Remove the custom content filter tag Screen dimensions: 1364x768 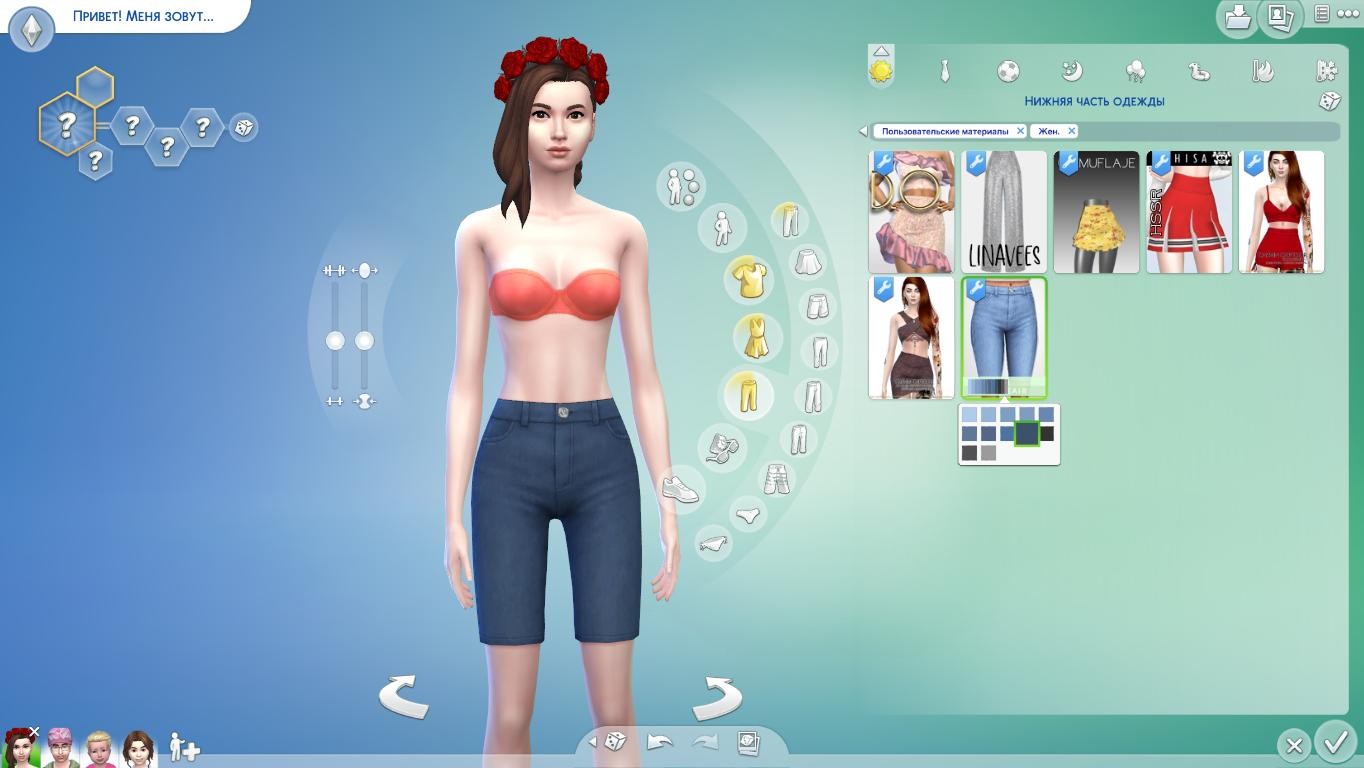(x=1020, y=131)
